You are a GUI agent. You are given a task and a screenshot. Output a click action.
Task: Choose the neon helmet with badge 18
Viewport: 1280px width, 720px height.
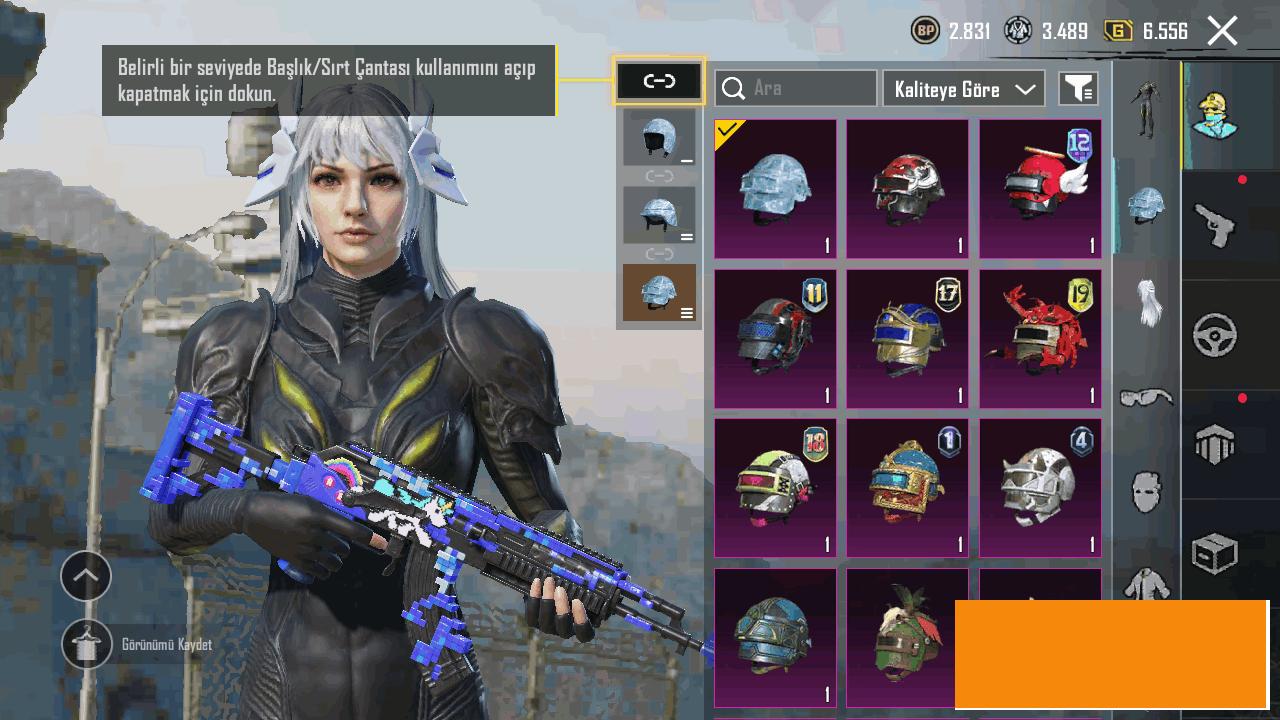point(776,488)
